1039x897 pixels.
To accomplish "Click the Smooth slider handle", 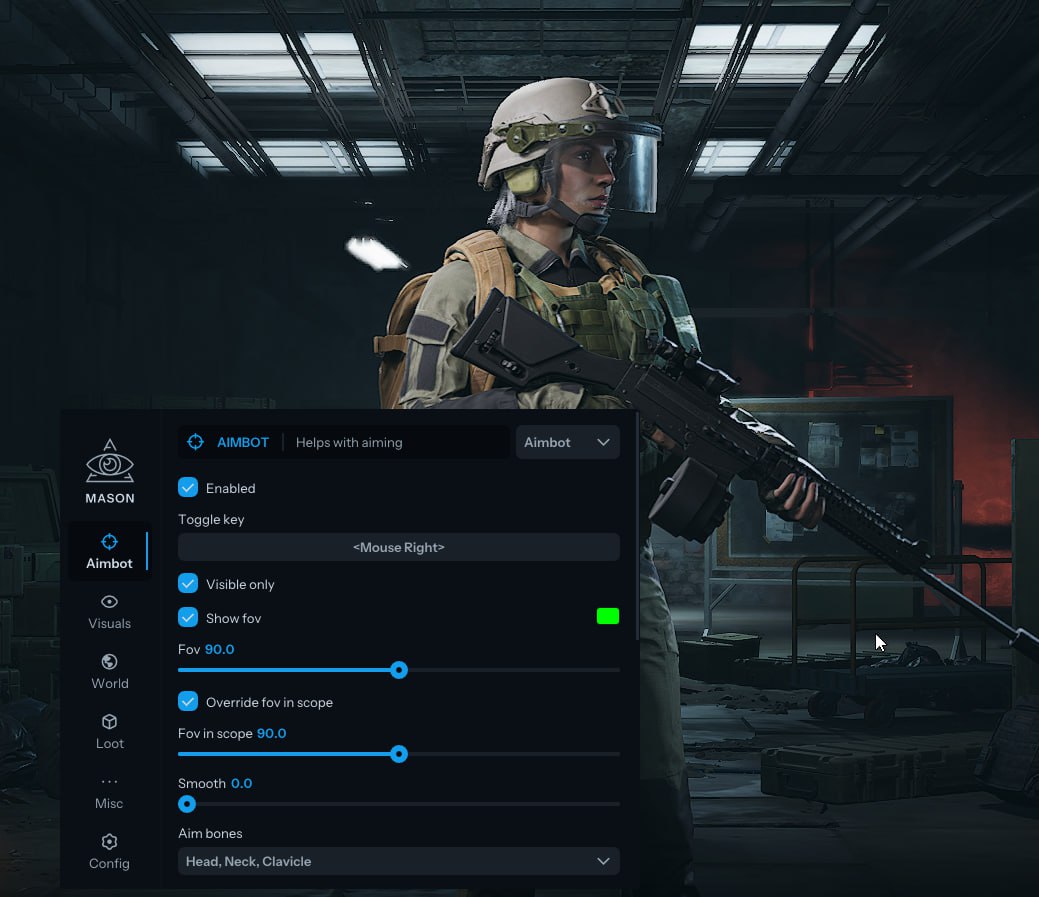I will tap(187, 804).
